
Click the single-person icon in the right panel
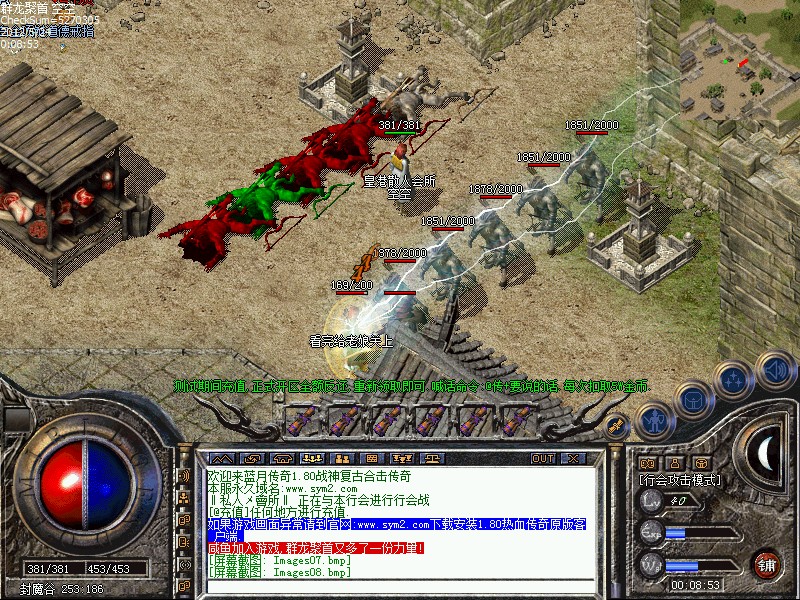[677, 463]
